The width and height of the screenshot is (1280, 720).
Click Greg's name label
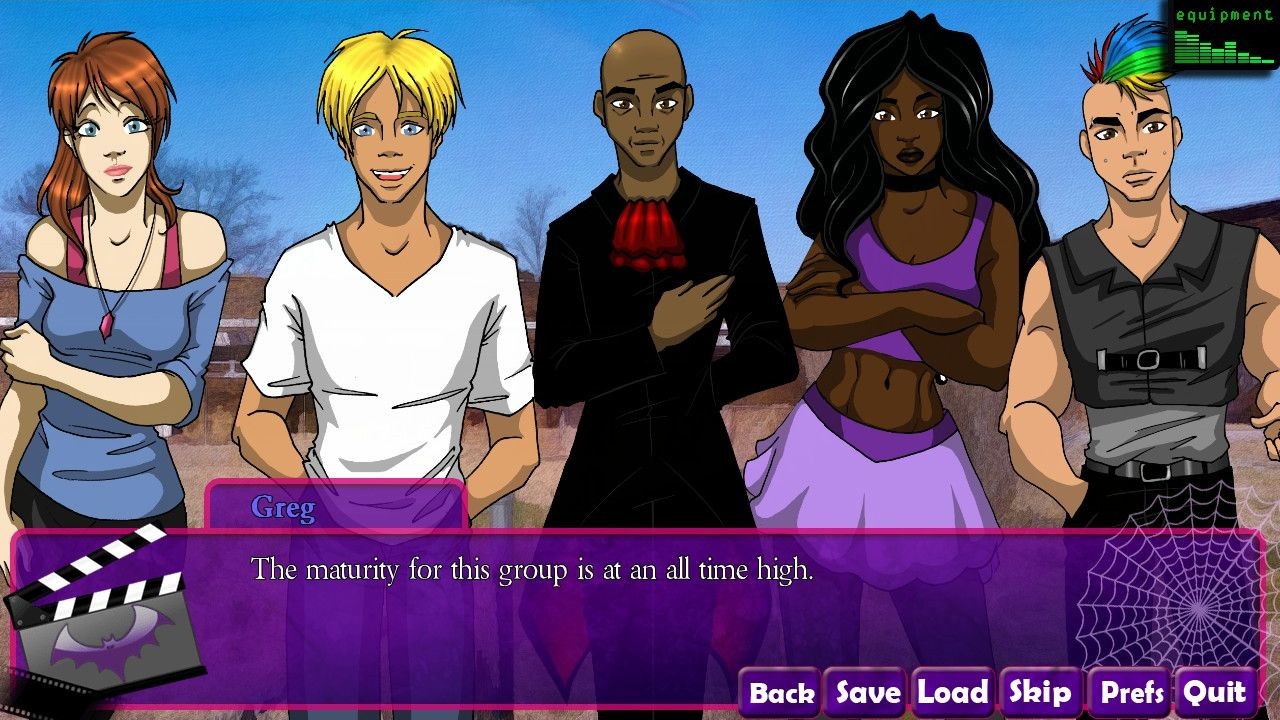[283, 508]
